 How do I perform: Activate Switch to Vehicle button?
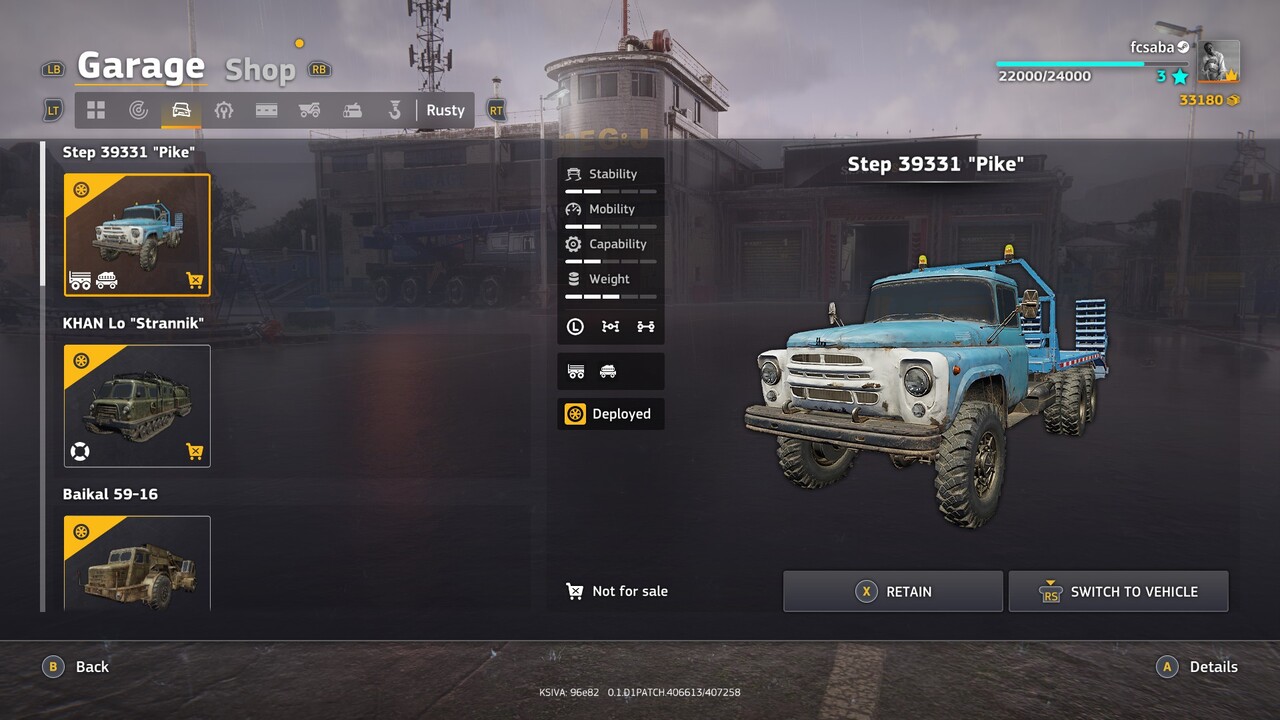pos(1118,592)
